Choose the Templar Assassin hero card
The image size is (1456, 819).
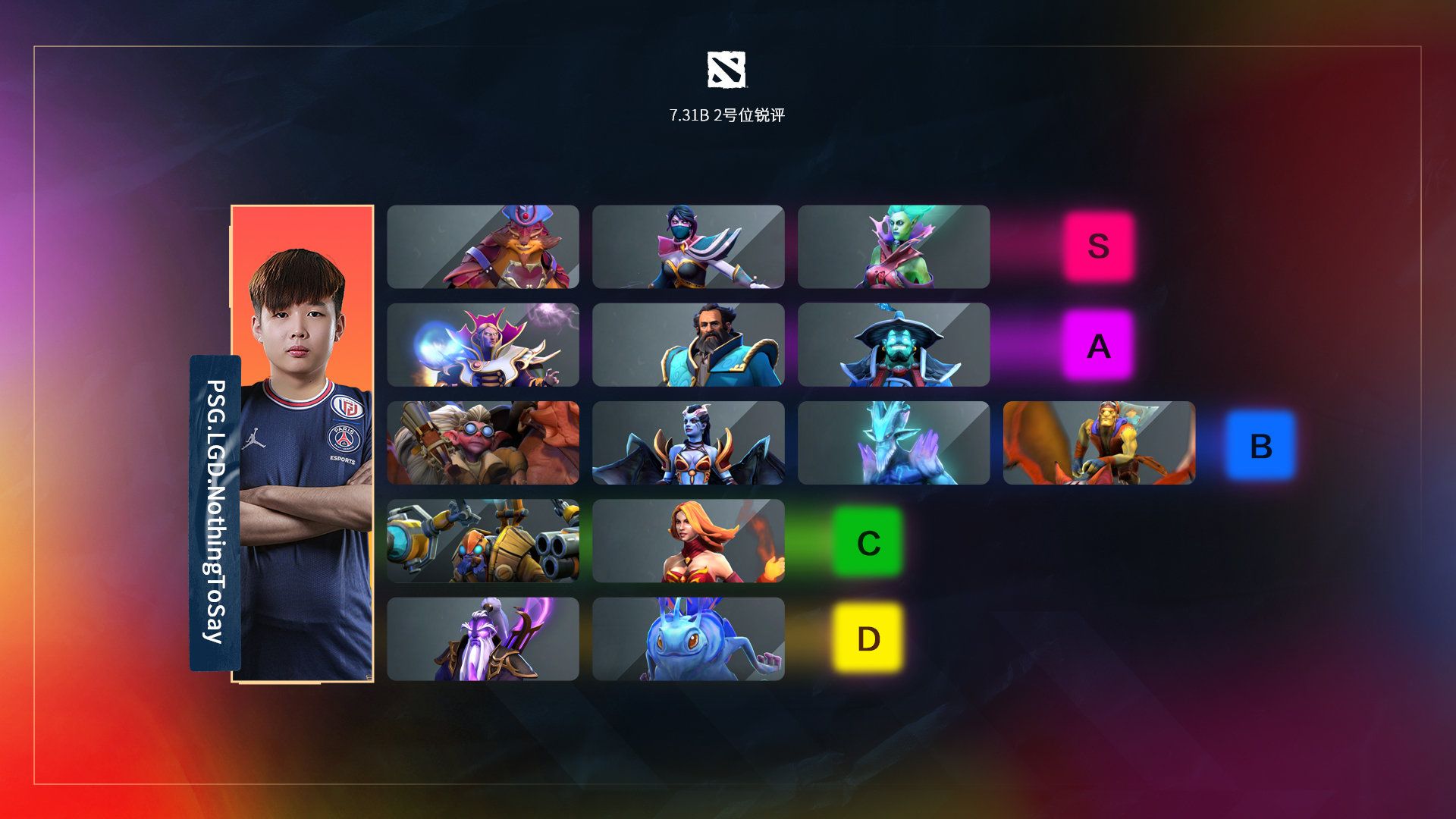(688, 246)
